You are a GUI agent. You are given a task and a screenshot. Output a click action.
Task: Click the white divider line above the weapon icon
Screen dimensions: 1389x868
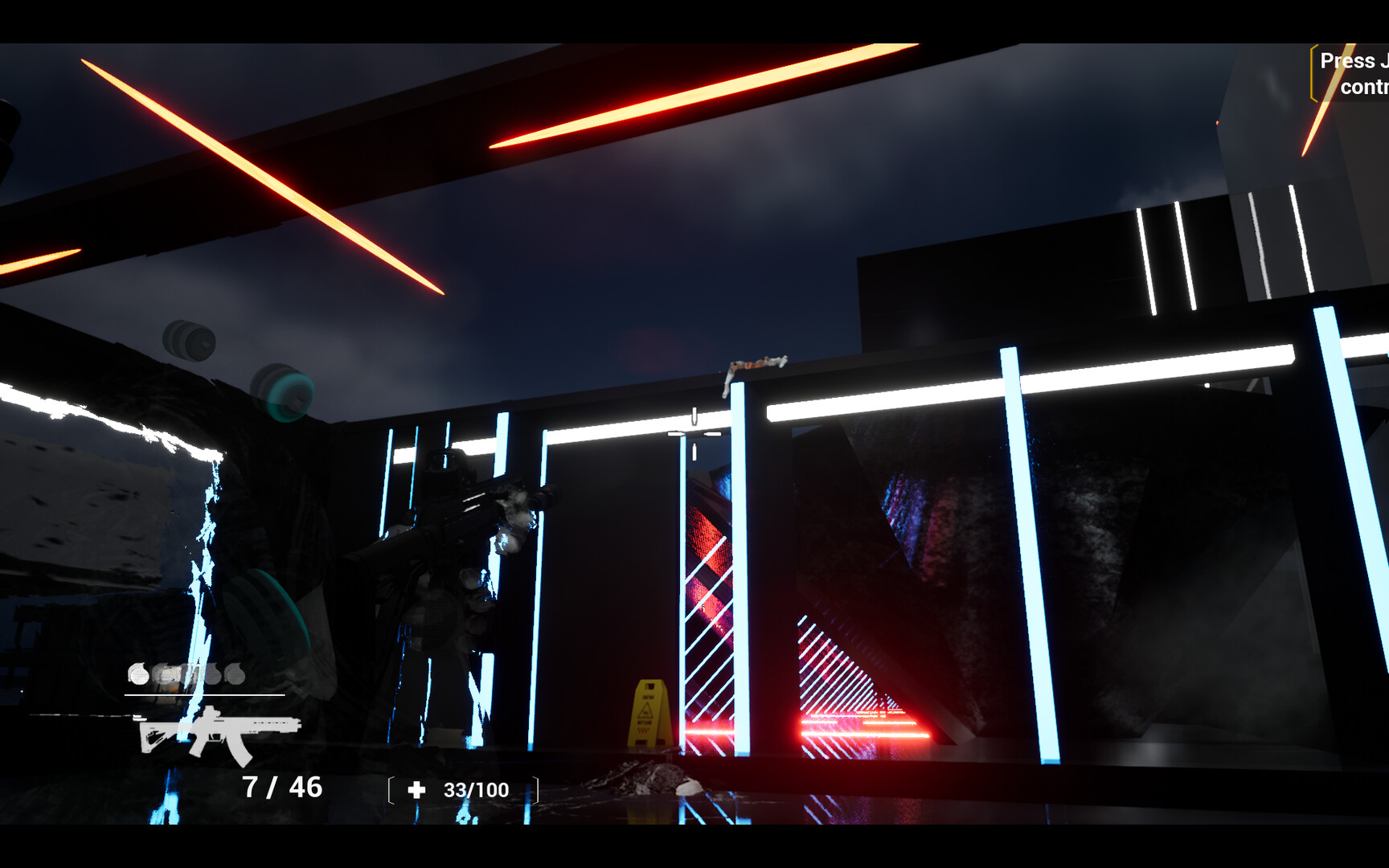click(x=205, y=696)
